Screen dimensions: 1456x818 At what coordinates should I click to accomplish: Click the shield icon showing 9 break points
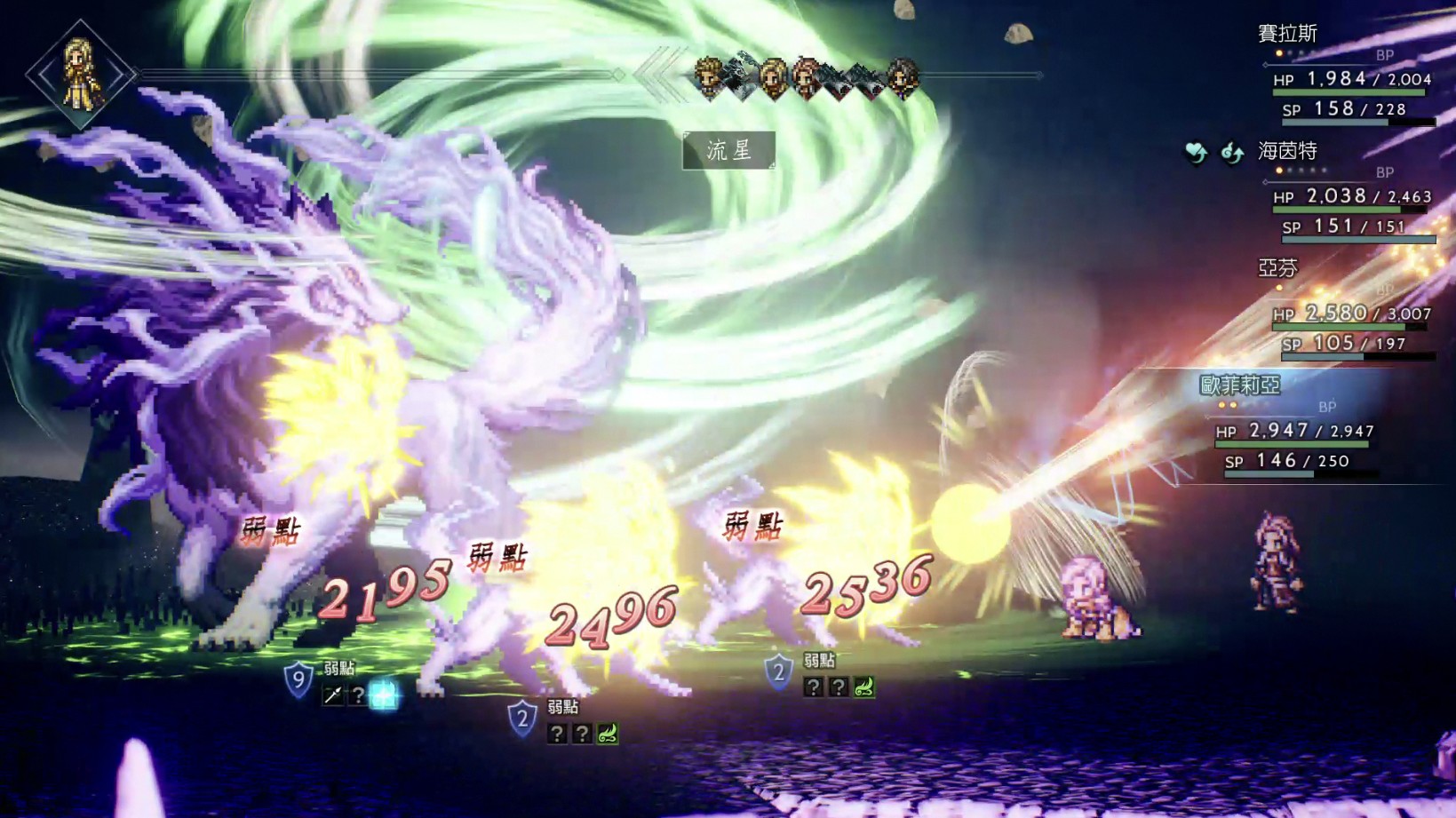pyautogui.click(x=298, y=678)
